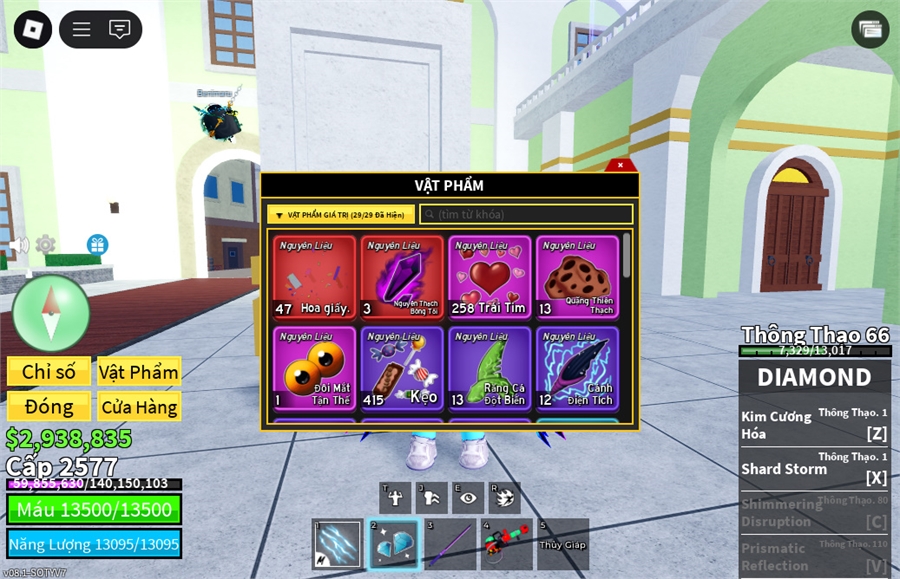Open the gear settings icon
Viewport: 900px width, 579px height.
[x=45, y=244]
